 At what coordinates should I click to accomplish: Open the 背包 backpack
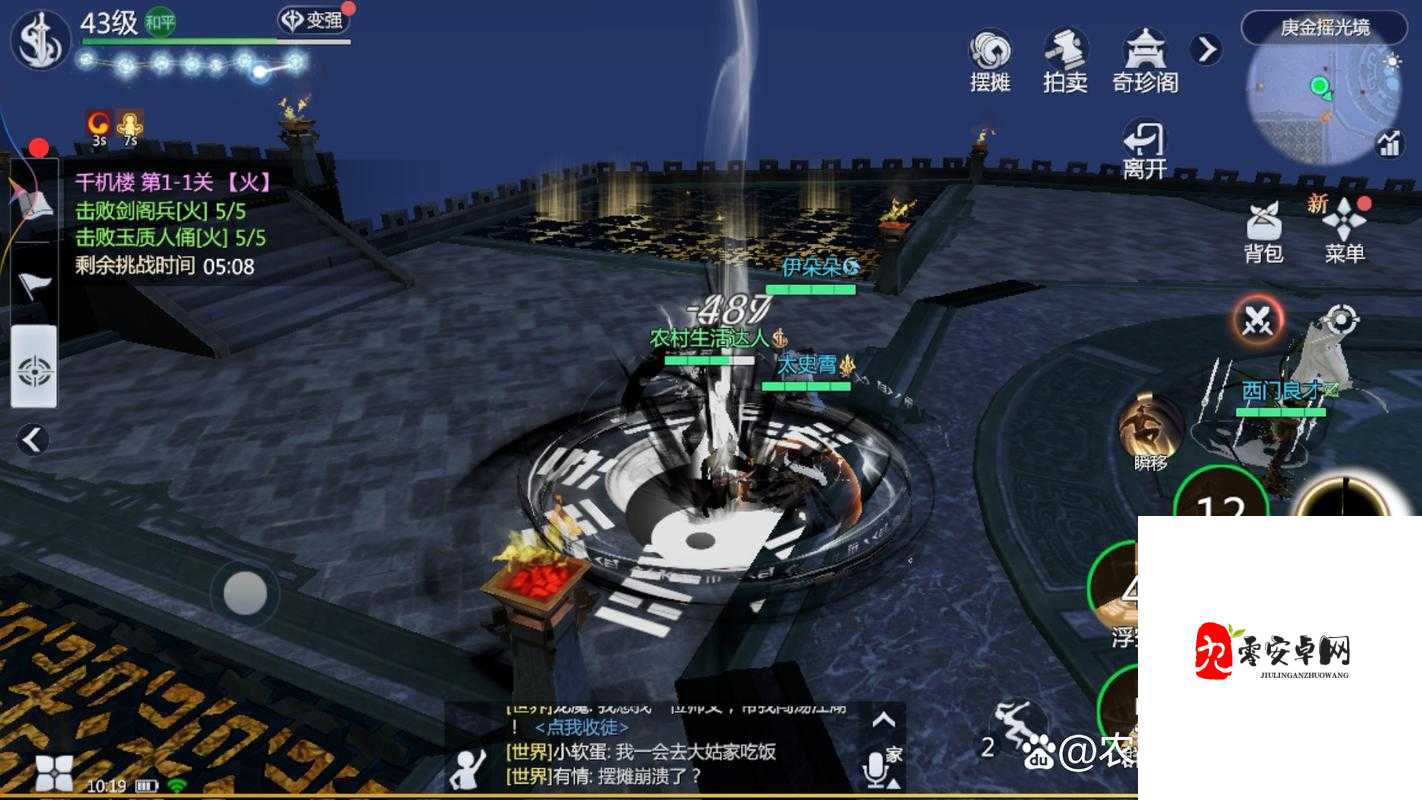(1264, 232)
